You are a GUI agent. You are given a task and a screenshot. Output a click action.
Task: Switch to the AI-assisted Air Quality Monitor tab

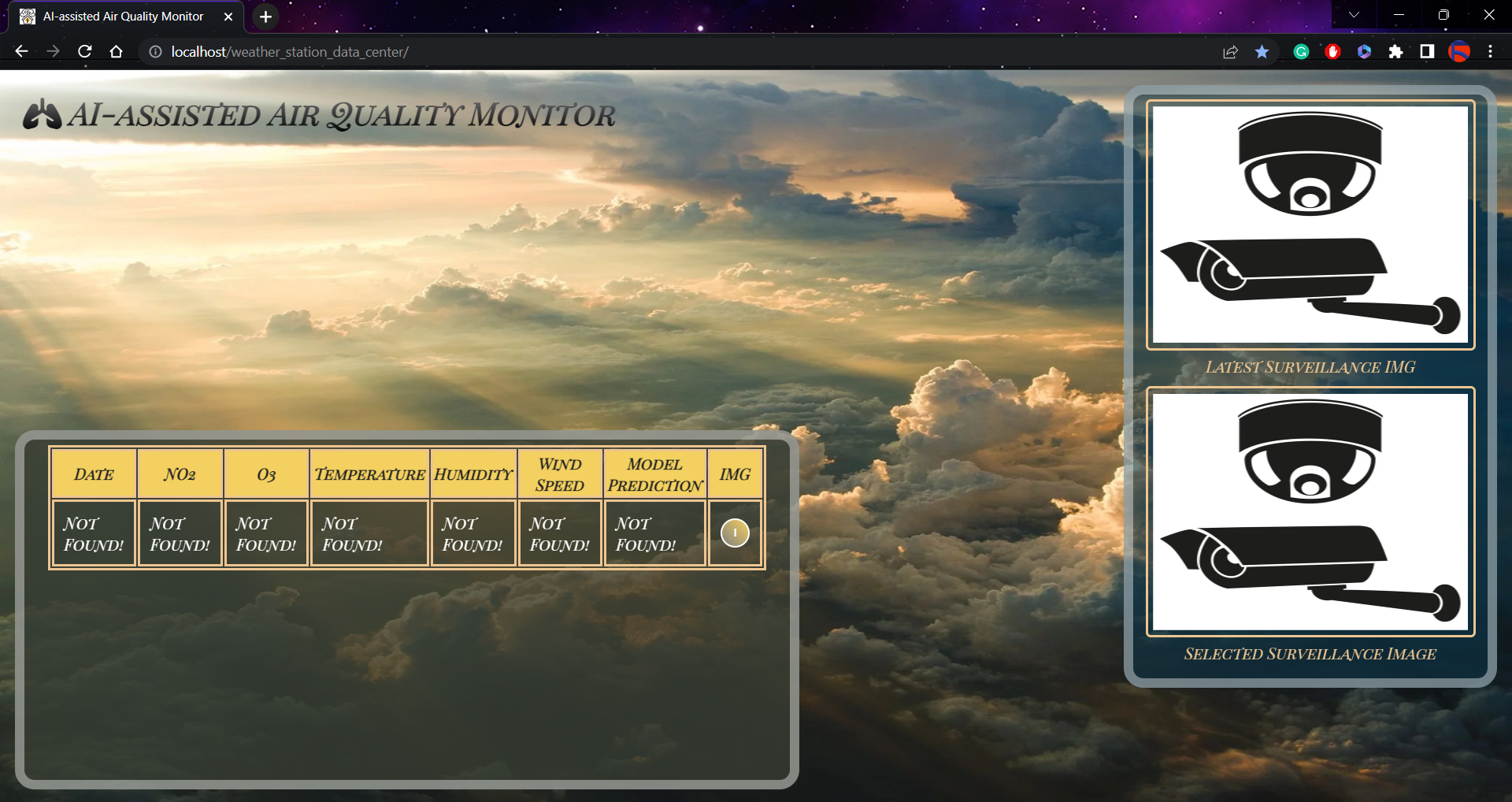click(x=122, y=17)
